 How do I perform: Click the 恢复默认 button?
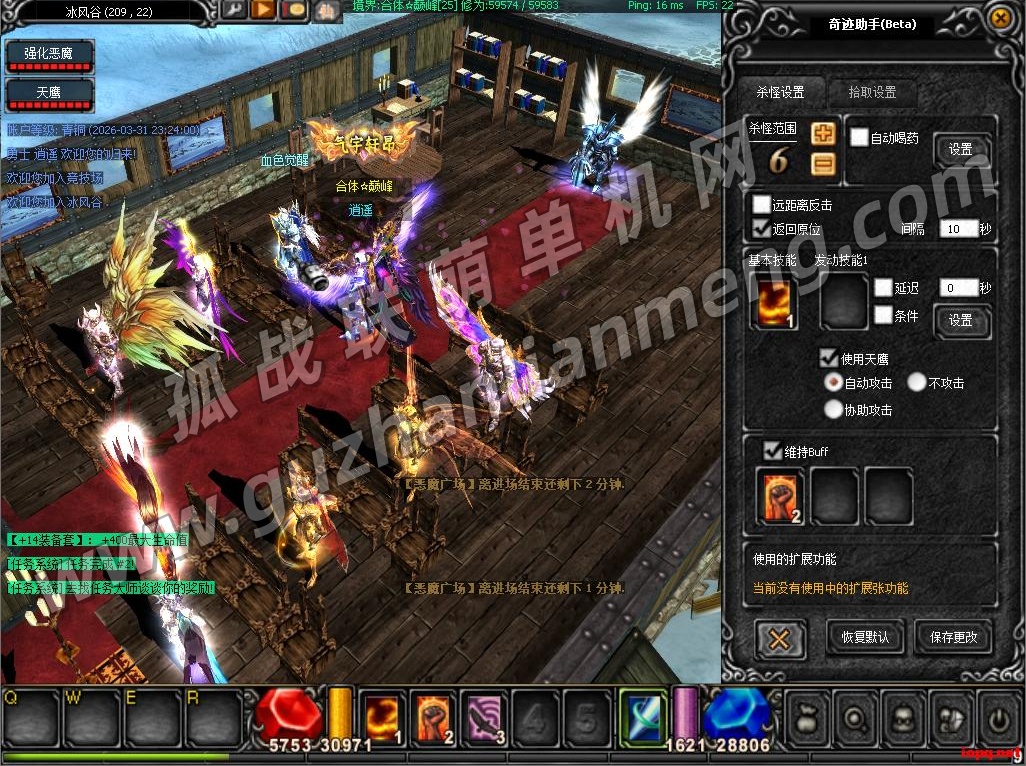[865, 637]
